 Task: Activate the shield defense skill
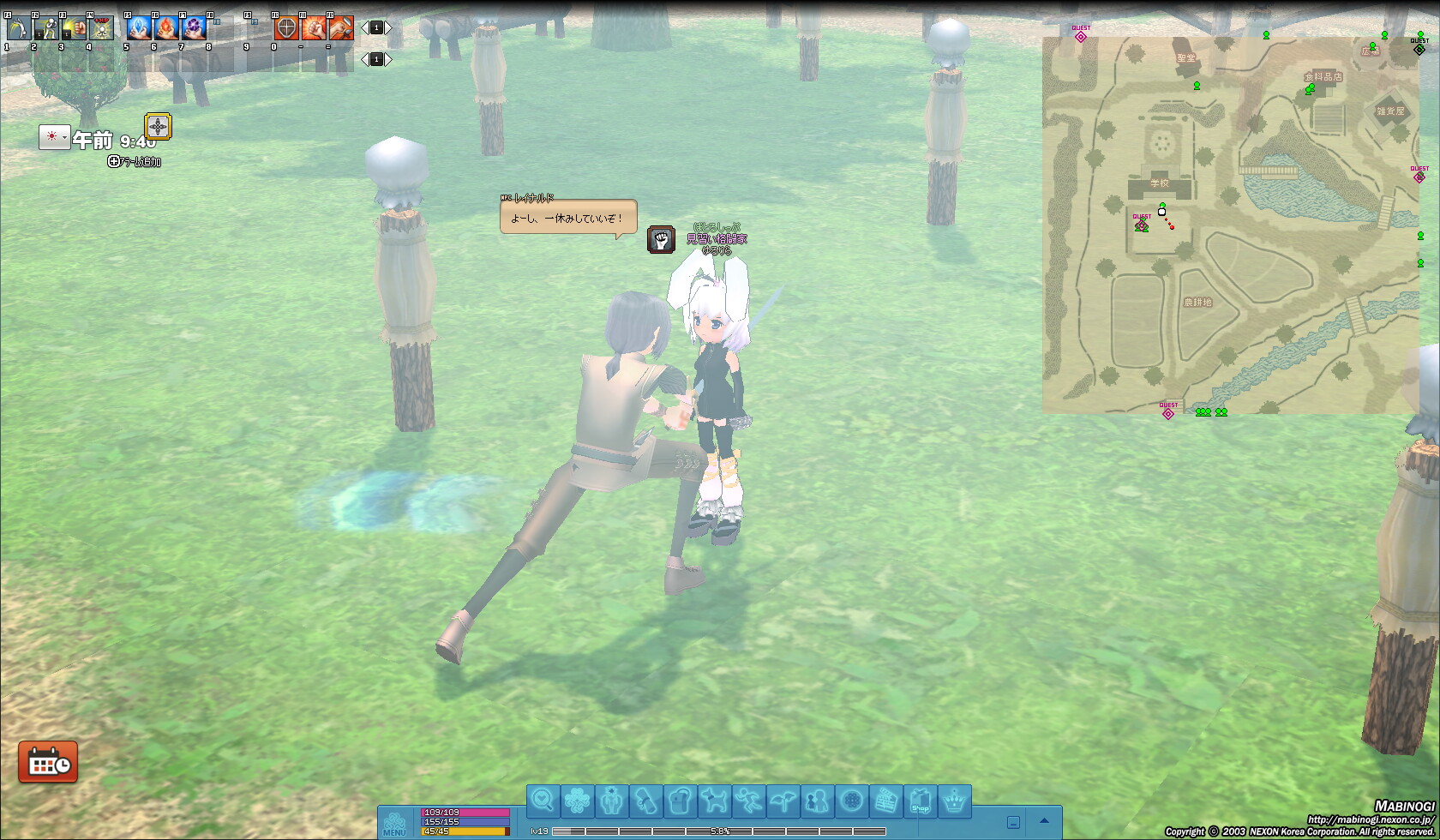[x=286, y=28]
